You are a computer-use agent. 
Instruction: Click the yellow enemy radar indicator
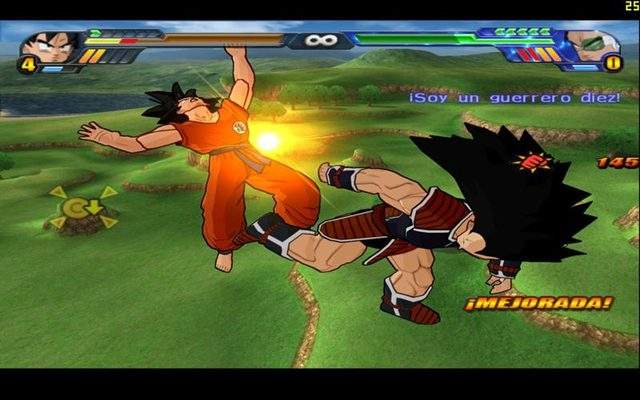tap(82, 207)
